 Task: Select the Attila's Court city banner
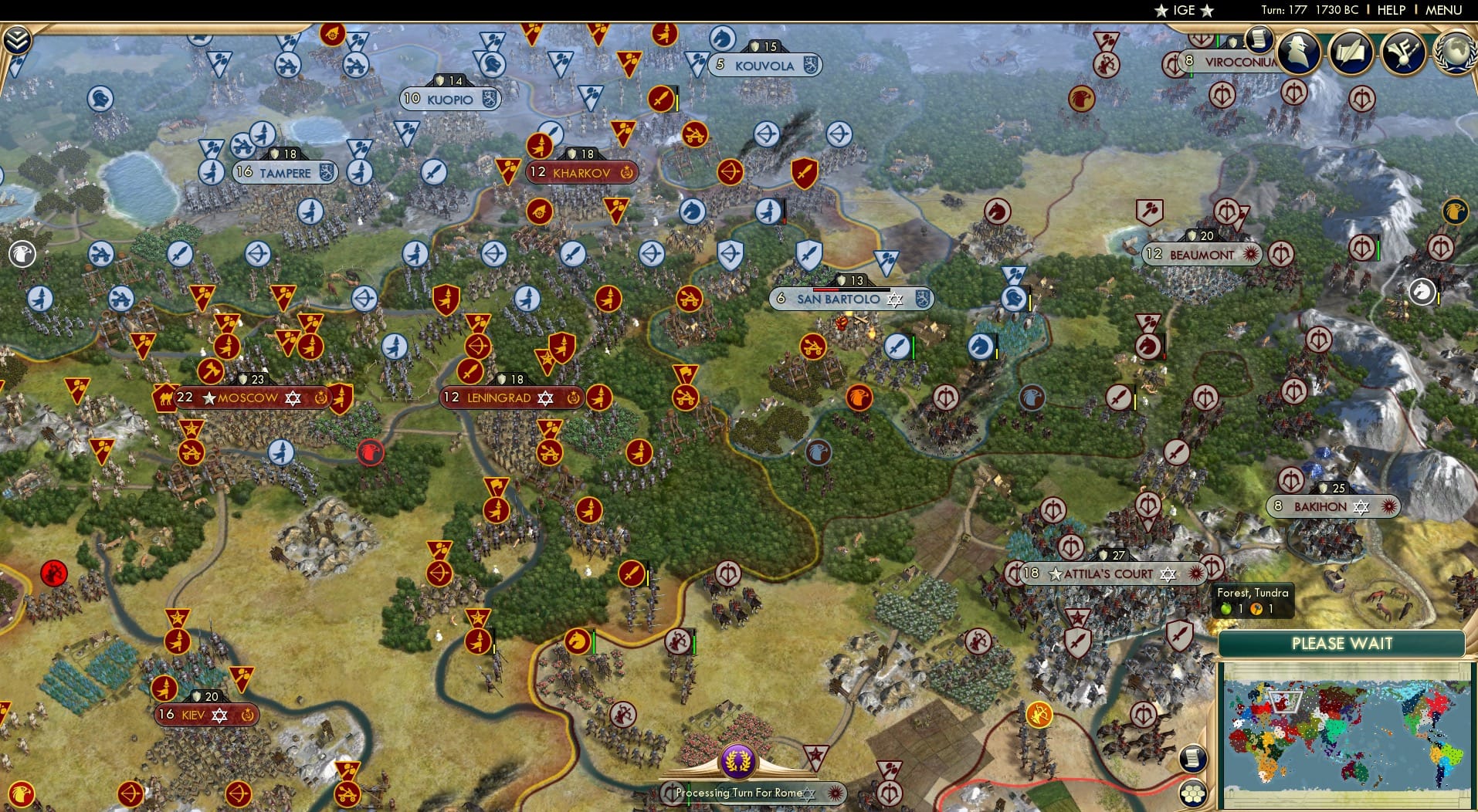coord(1104,573)
